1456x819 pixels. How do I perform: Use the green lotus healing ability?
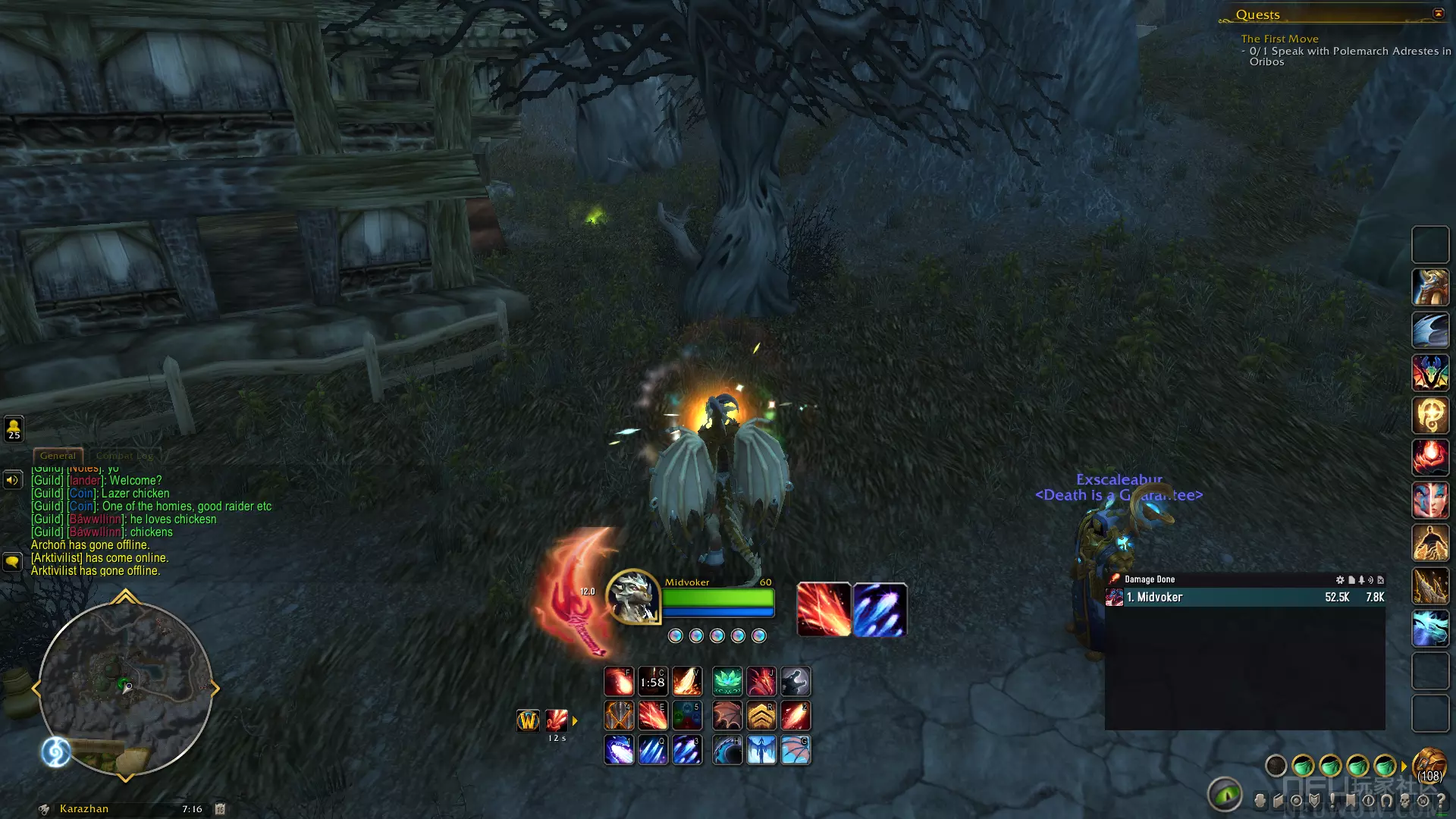[727, 682]
